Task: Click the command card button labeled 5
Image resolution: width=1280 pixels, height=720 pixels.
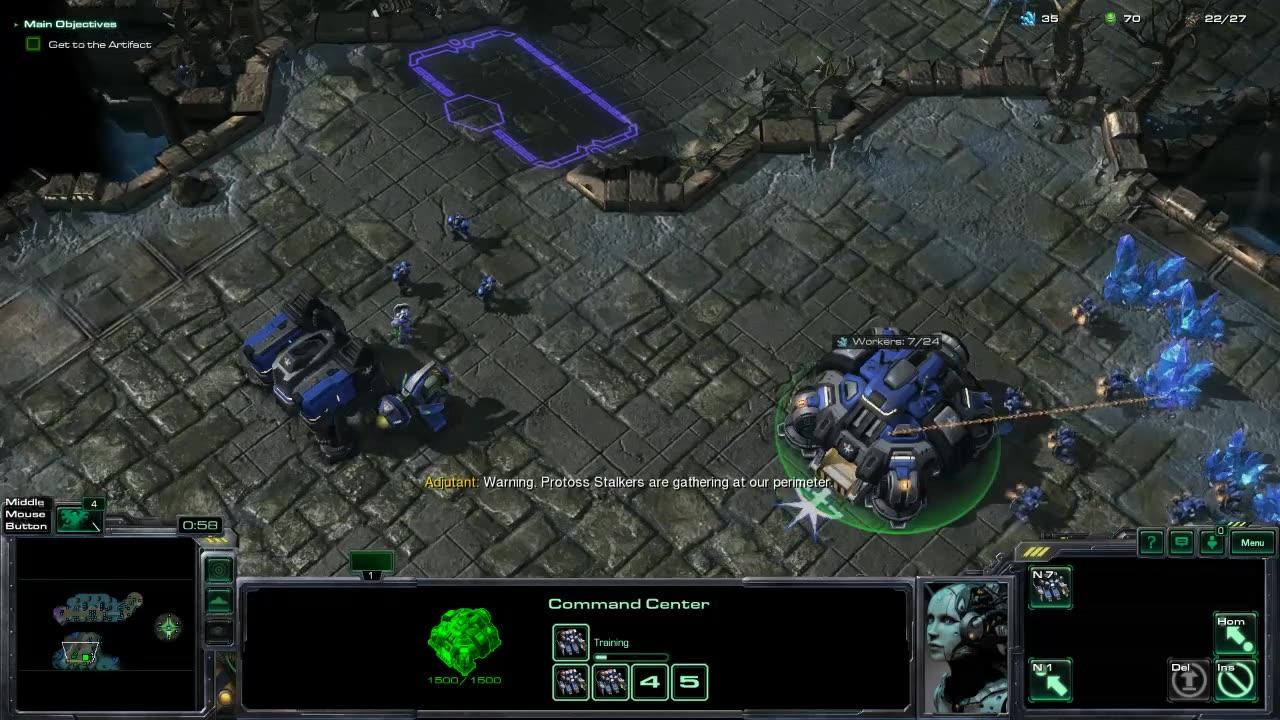Action: 690,681
